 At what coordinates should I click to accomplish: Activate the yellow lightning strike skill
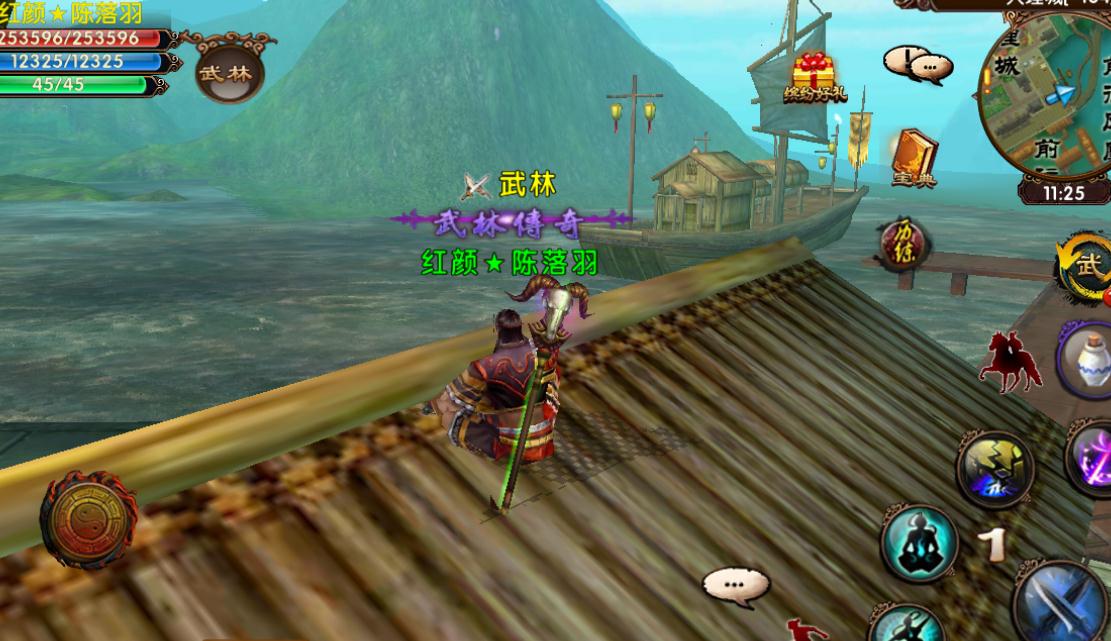(995, 468)
